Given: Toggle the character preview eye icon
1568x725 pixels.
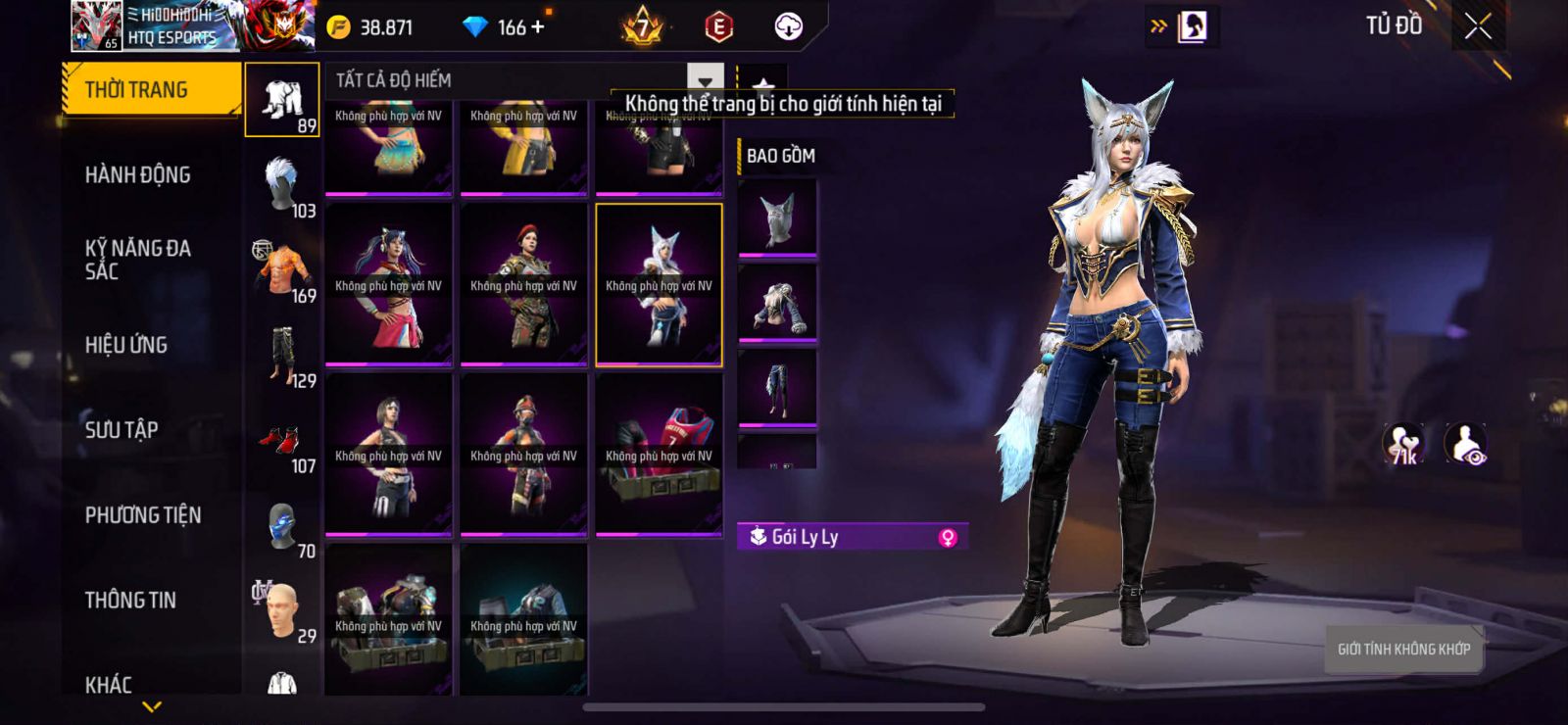Looking at the screenshot, I should (1465, 444).
